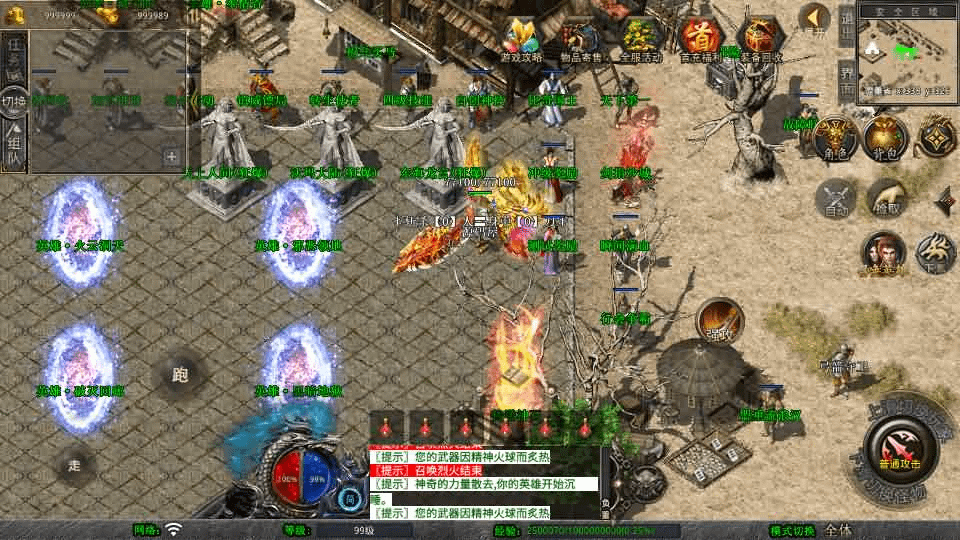This screenshot has width=960, height=540.
Task: Click the plus button in the quest panel
Action: click(x=172, y=156)
